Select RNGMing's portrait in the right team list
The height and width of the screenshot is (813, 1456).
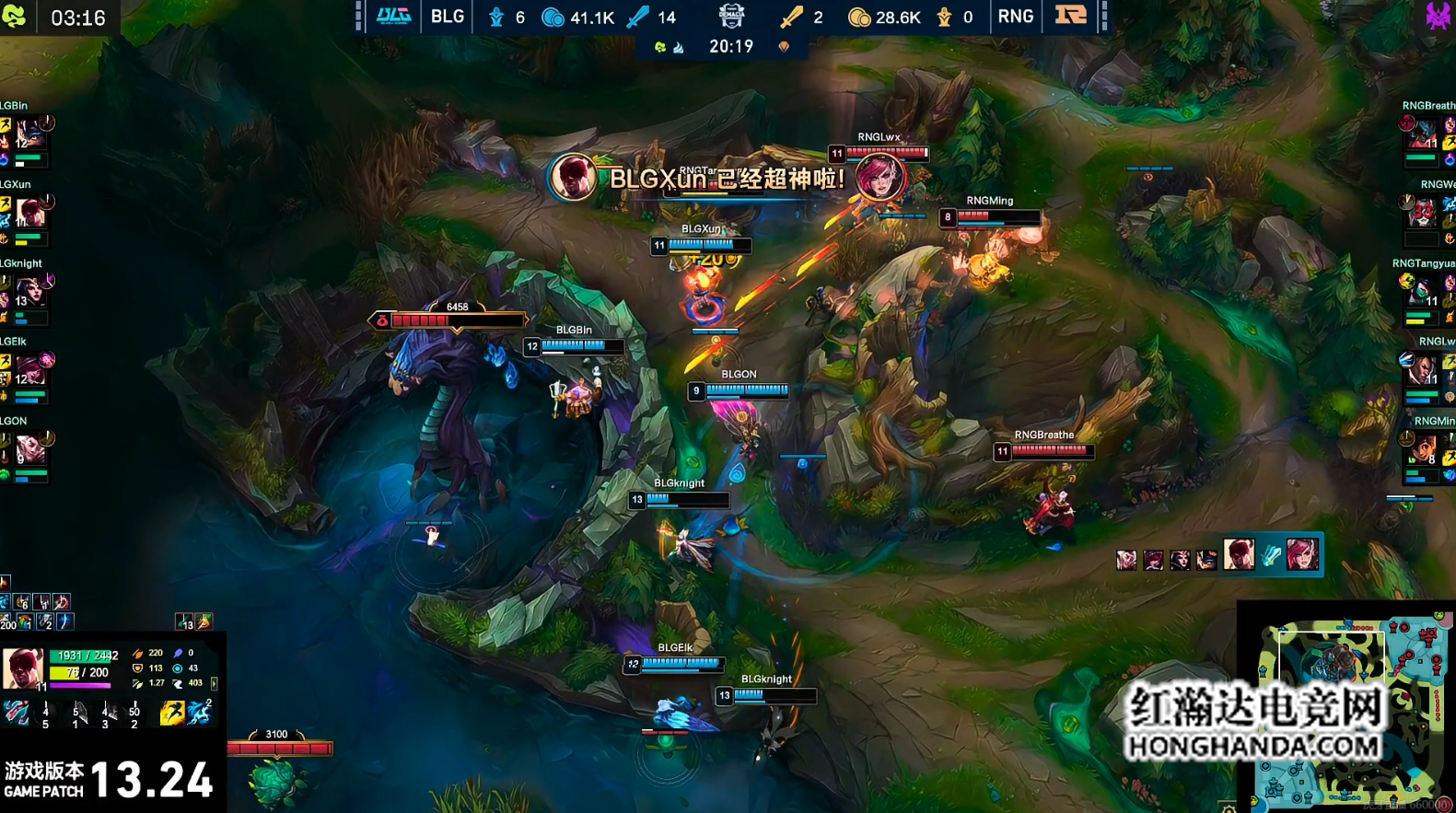pyautogui.click(x=1424, y=449)
